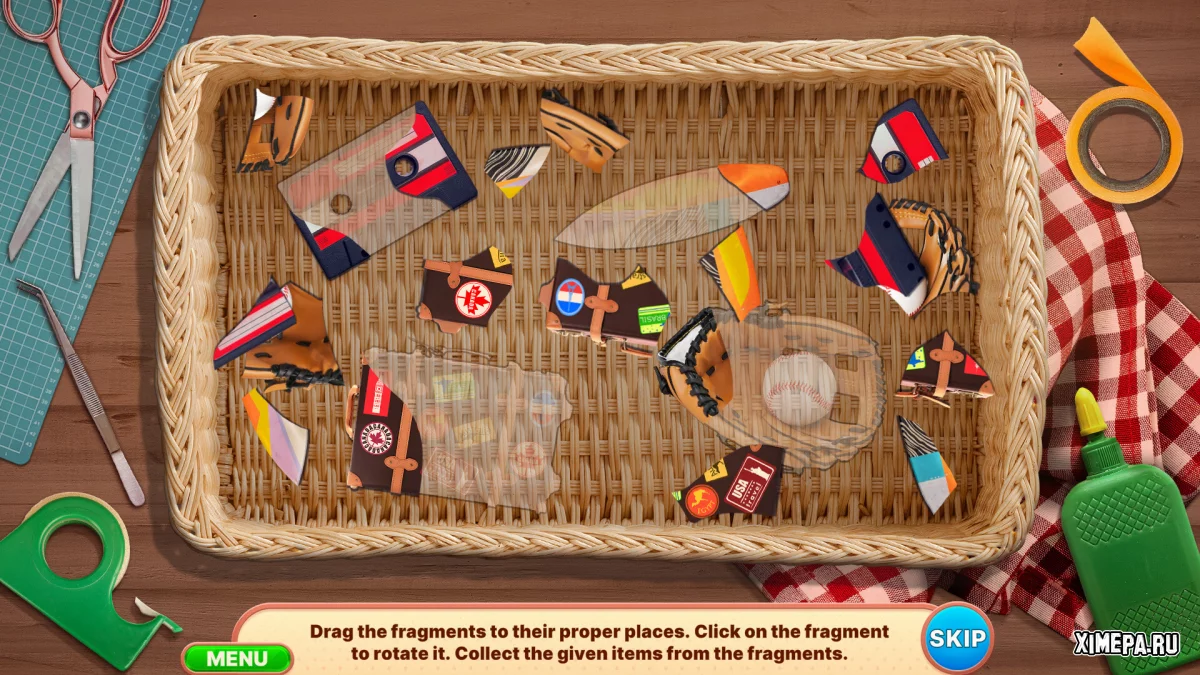
Task: Rotate the zebra-striped fragment
Action: pos(517,167)
